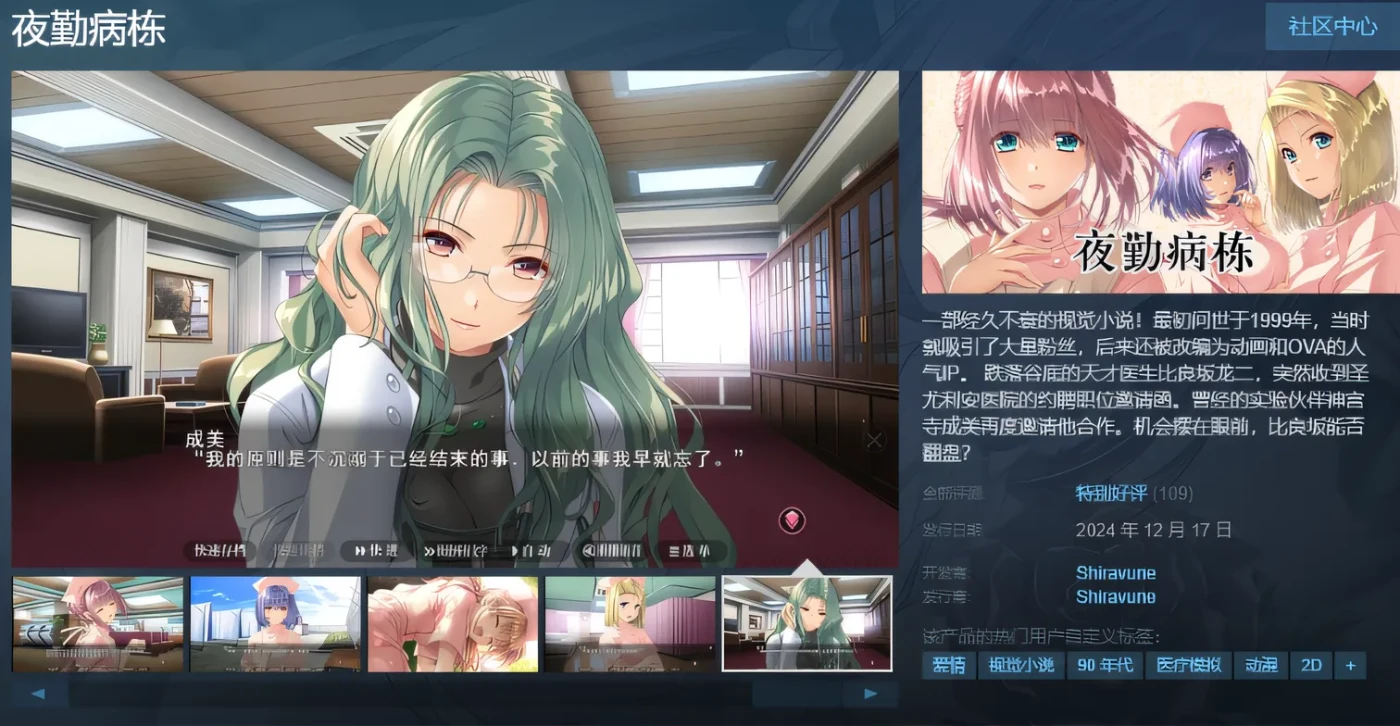The image size is (1400, 726).
Task: Click the X icon on the screenshot overlay
Action: pos(875,439)
